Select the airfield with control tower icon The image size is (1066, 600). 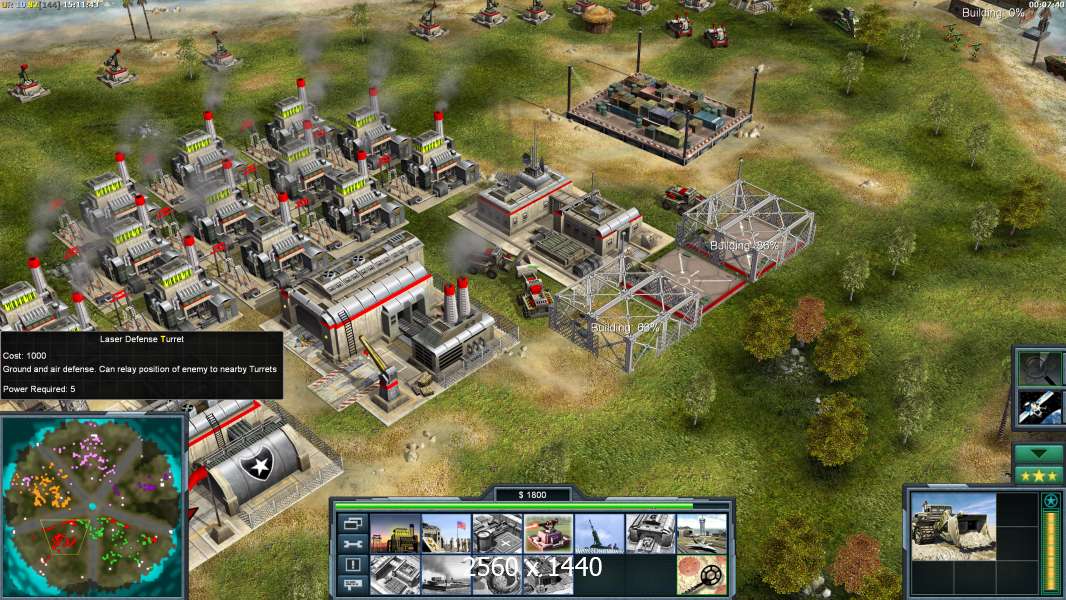(x=702, y=534)
